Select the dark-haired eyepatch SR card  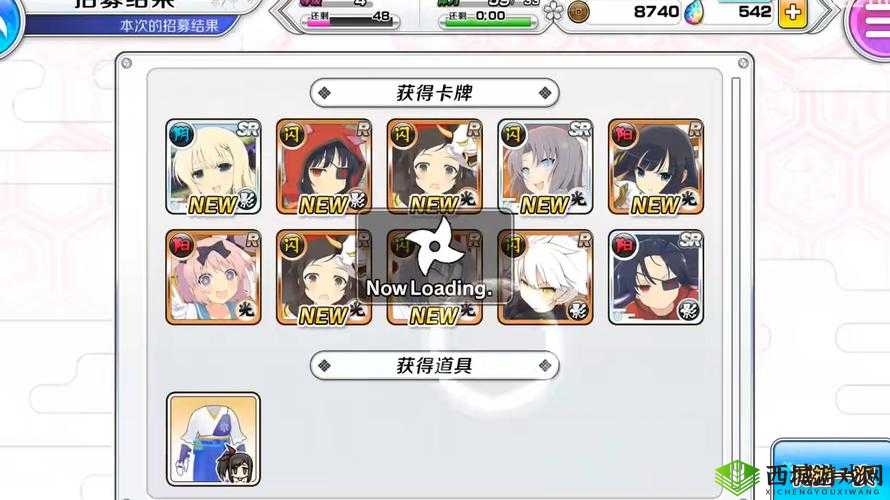656,277
